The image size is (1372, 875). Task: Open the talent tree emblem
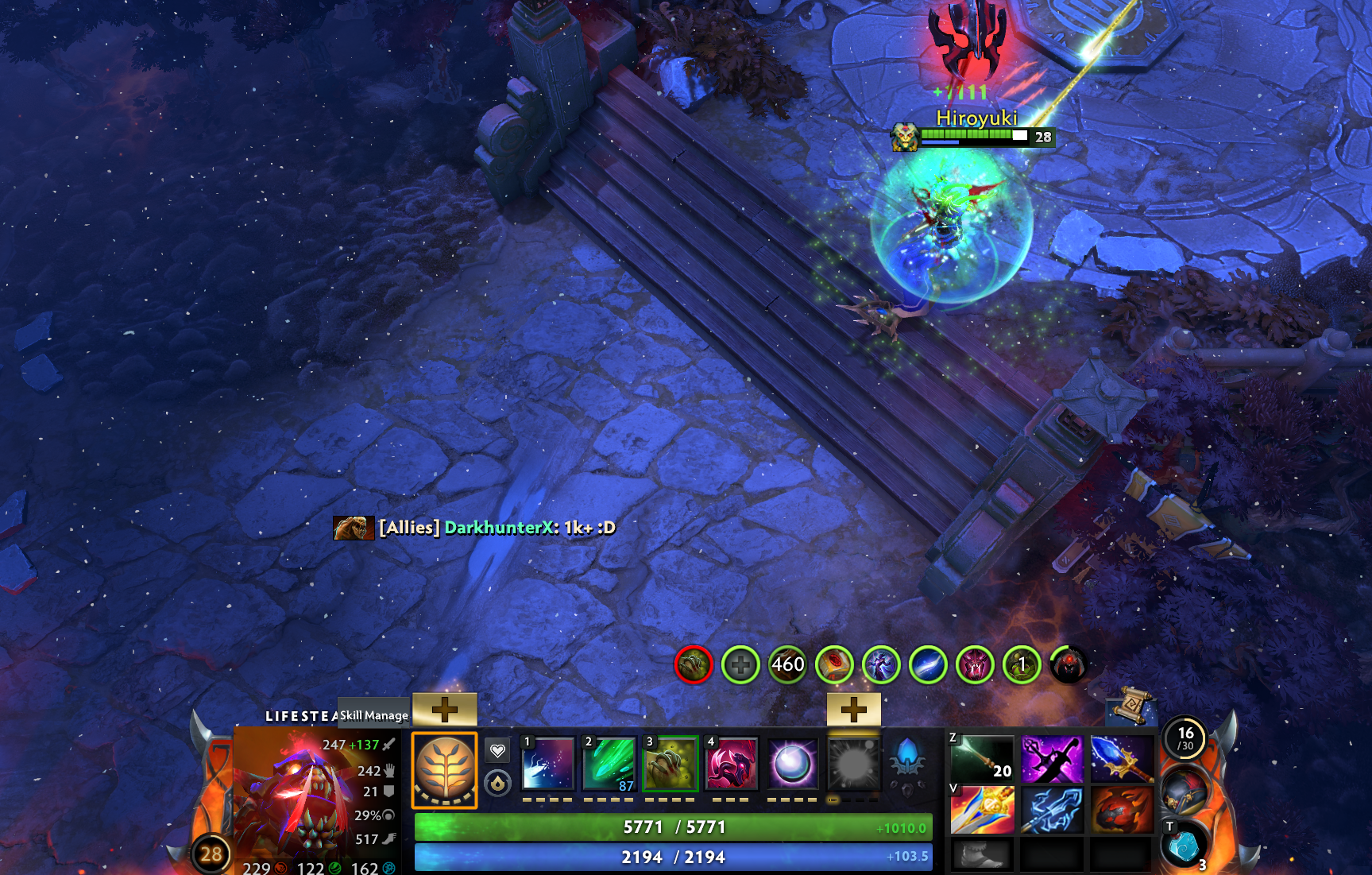[445, 770]
